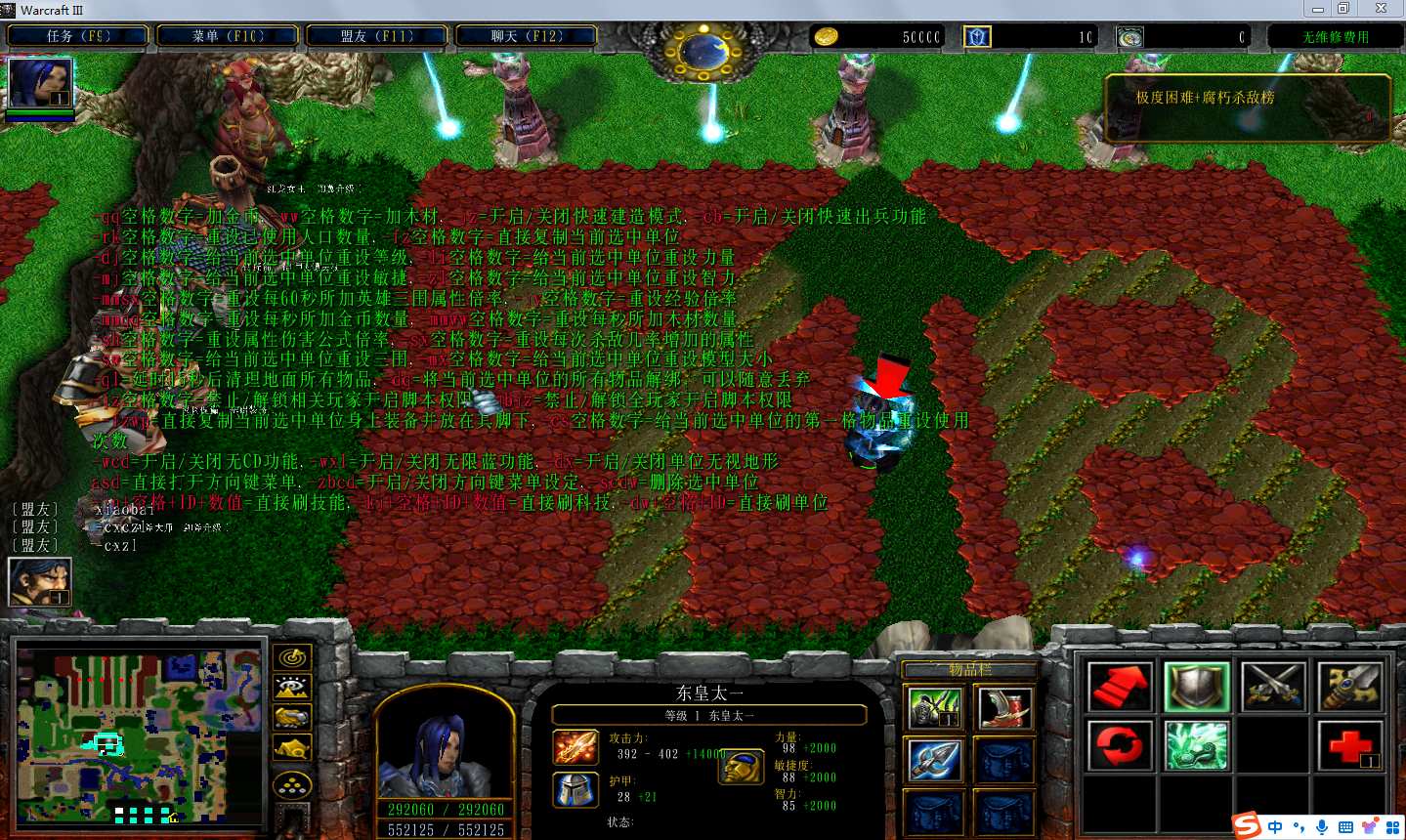
Task: Use the red clawed boots item
Action: (x=1004, y=708)
